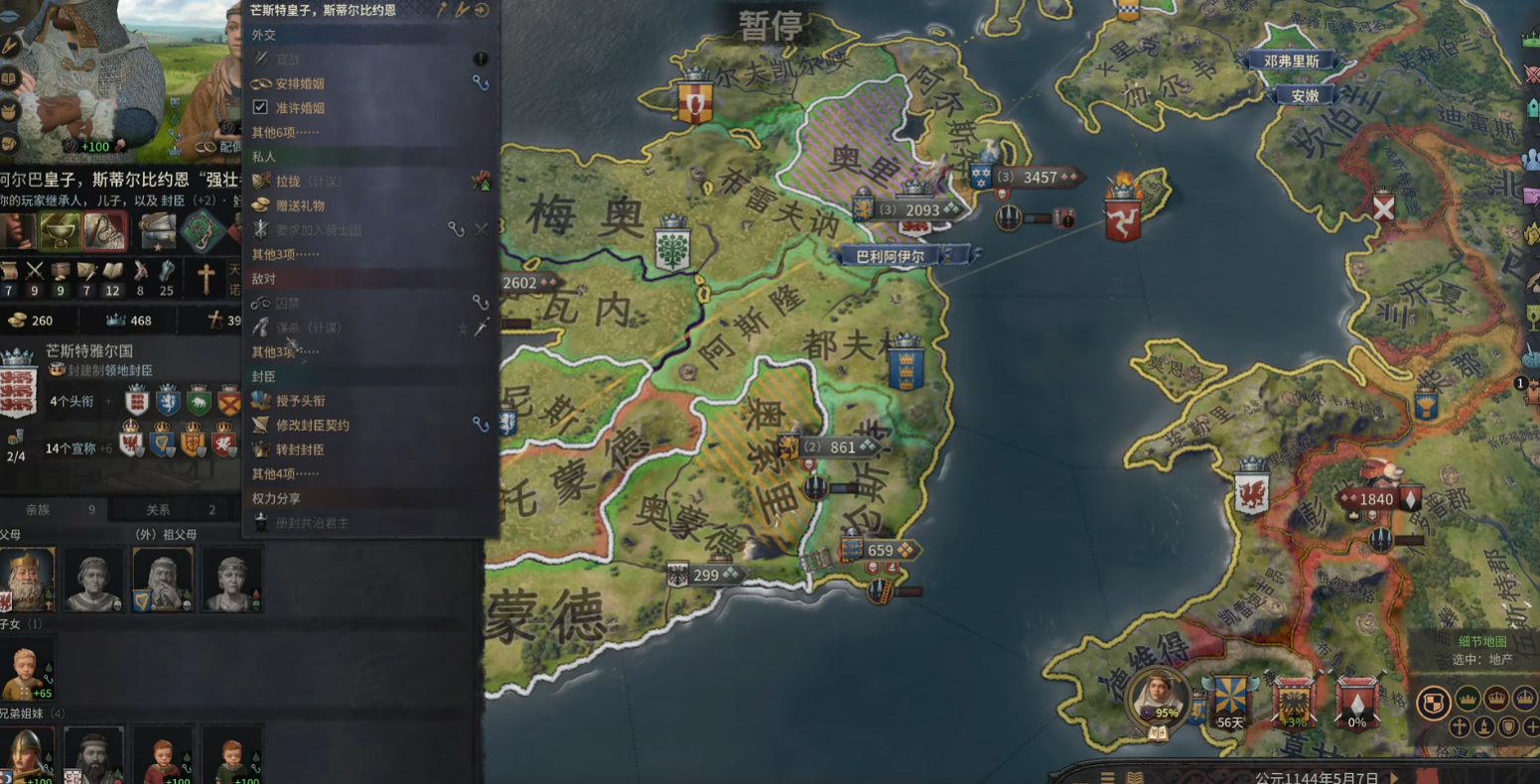
Task: Choose the 转封封臣 menu entry
Action: coord(300,450)
